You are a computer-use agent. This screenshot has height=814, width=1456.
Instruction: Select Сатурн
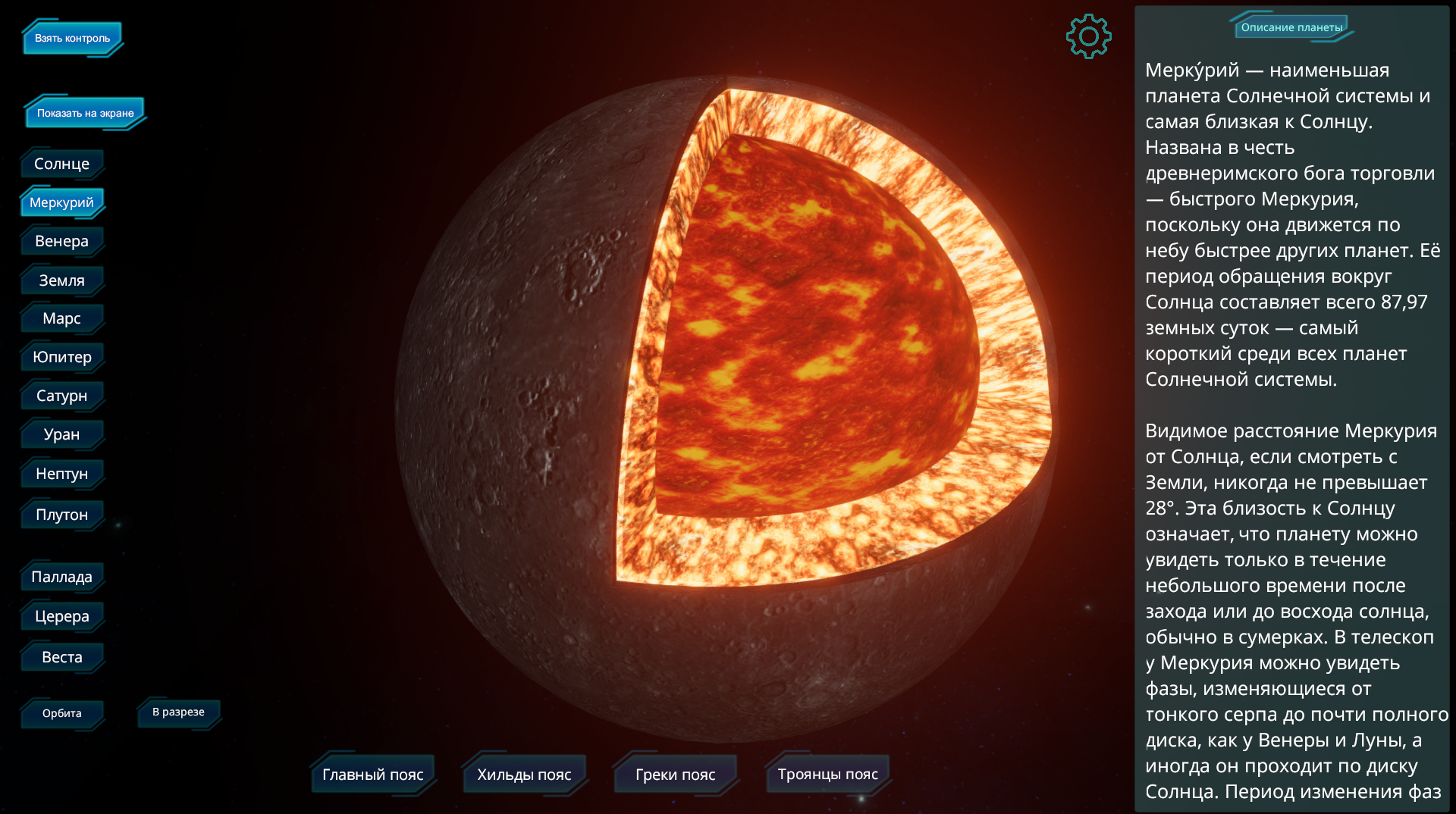[x=61, y=396]
